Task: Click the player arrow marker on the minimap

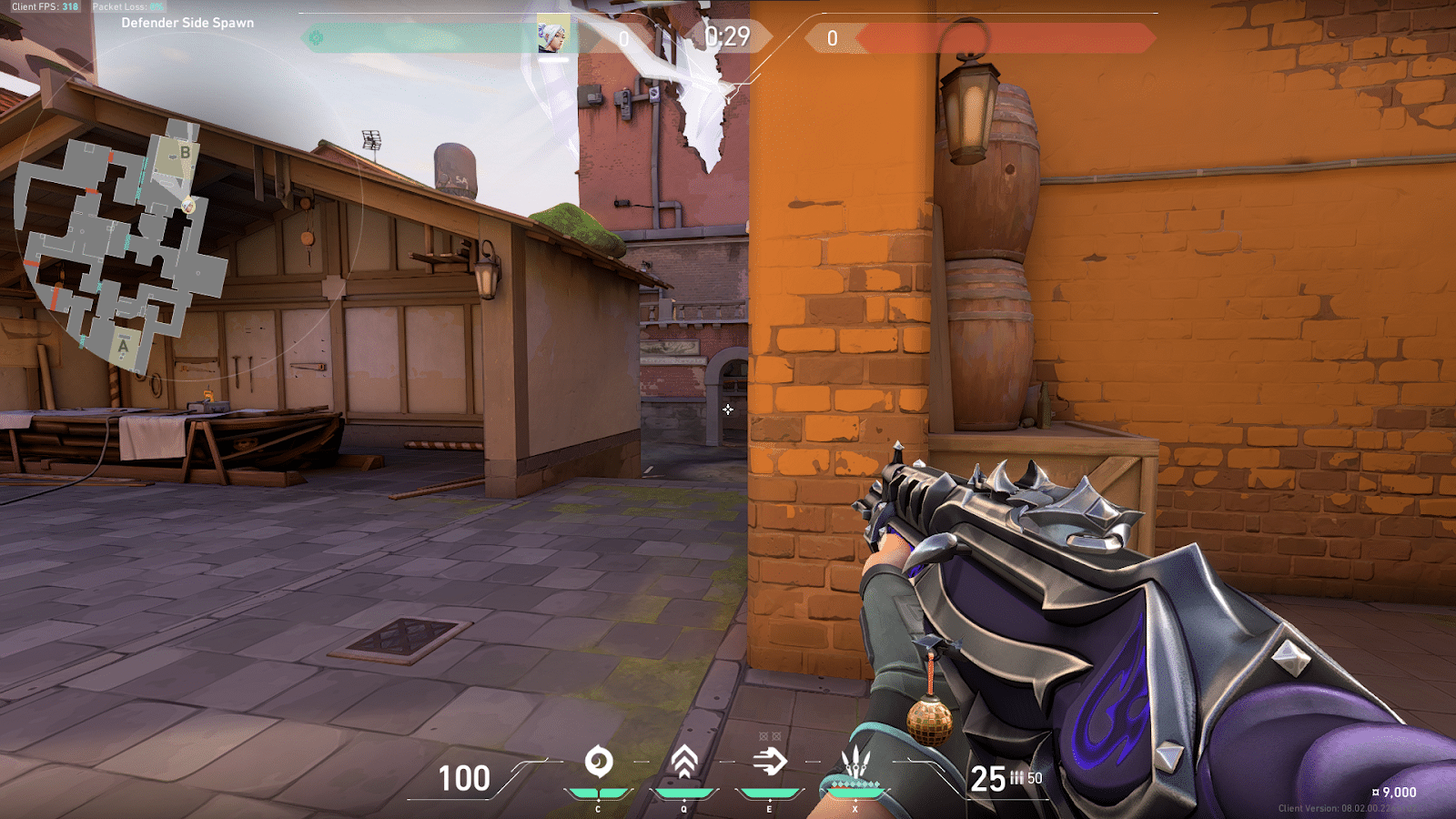Action: (188, 207)
